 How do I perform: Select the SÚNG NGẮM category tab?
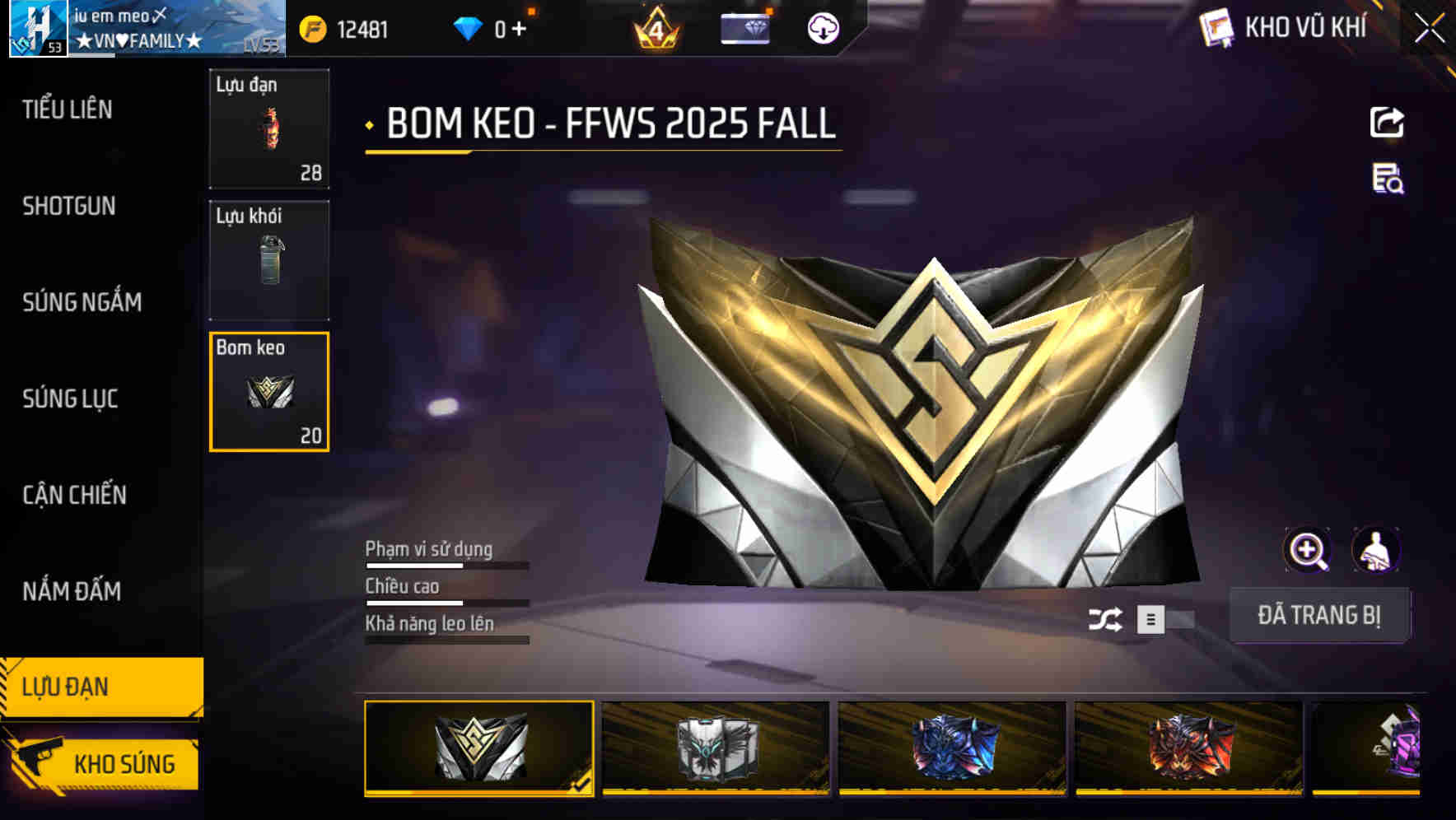coord(81,302)
